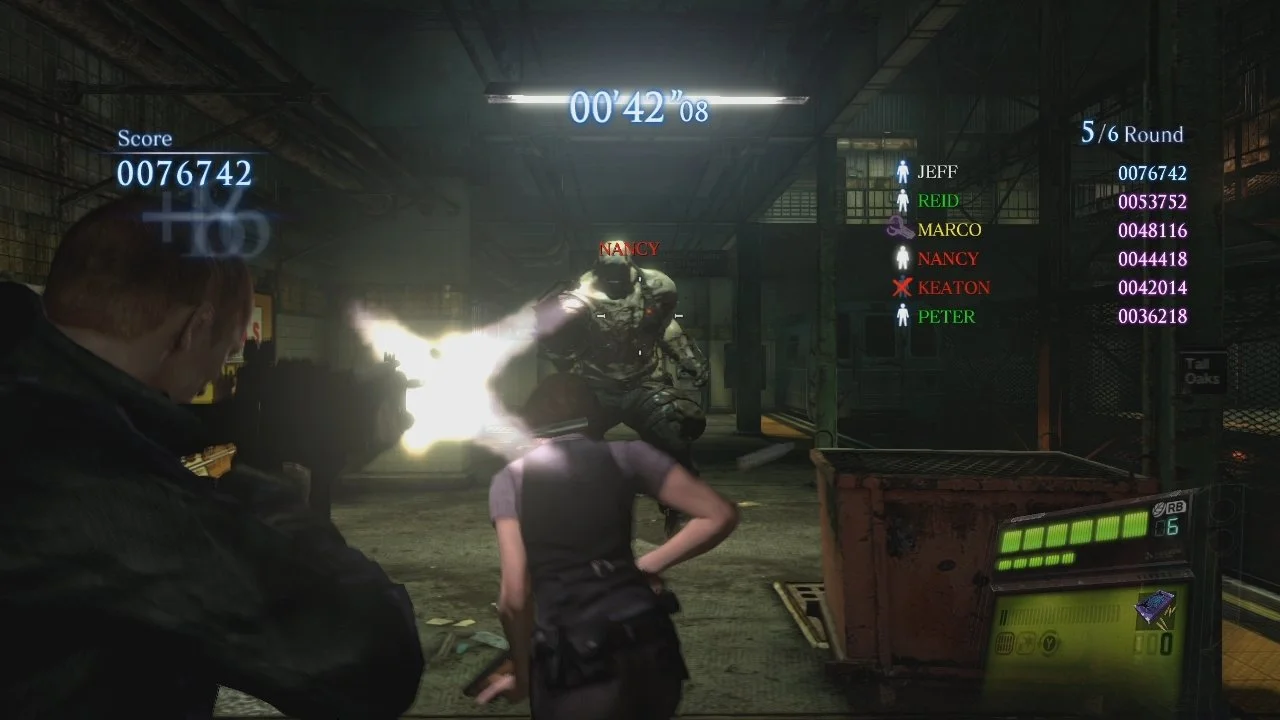Click the Y button prompt on the HUD
The width and height of the screenshot is (1280, 720).
pos(1049,642)
